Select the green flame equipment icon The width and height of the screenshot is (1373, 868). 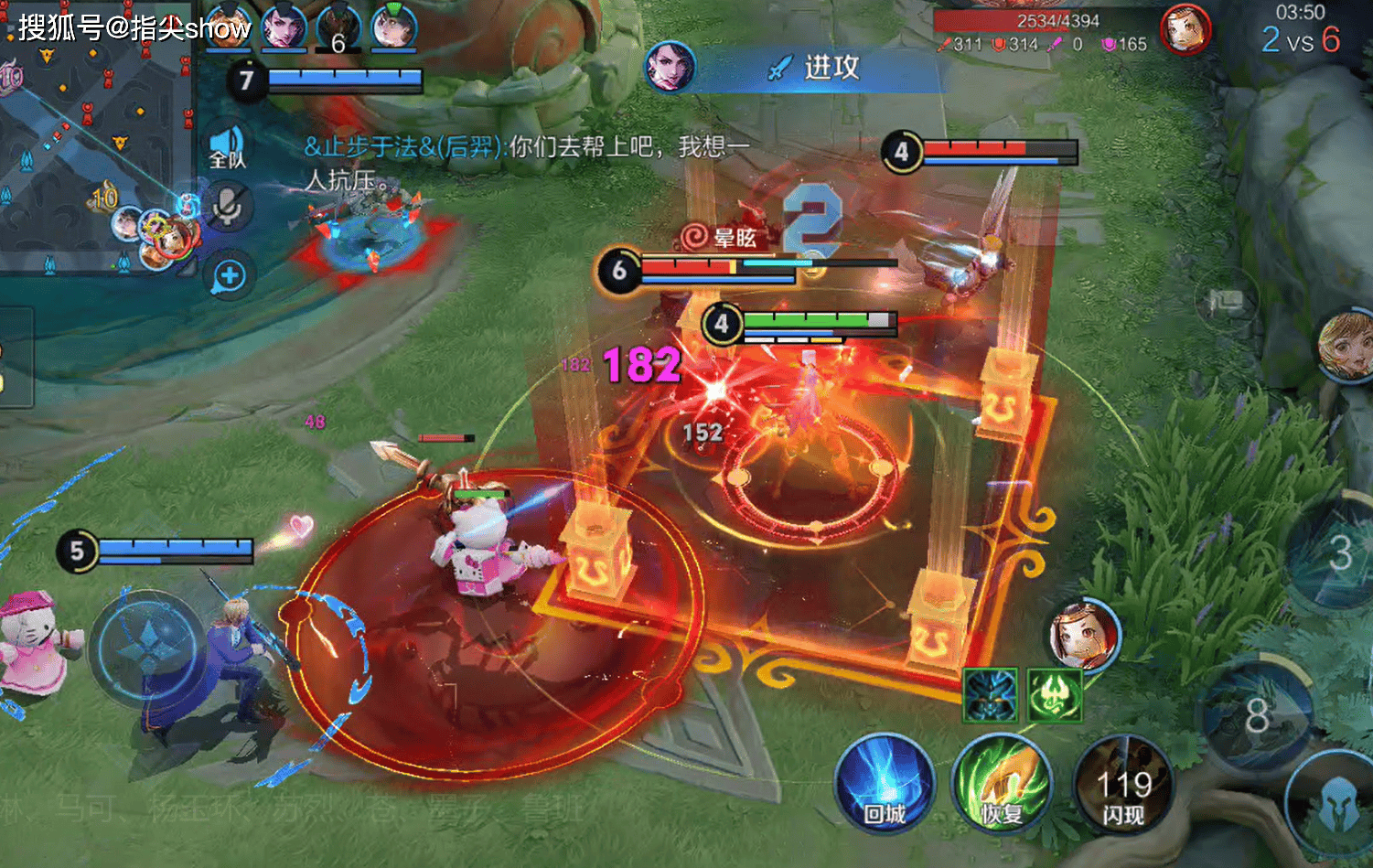[1055, 695]
